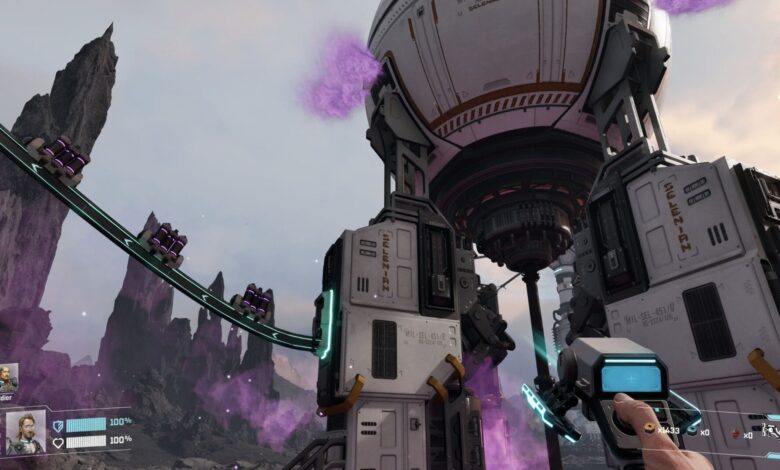Click the blue resource icon
The width and height of the screenshot is (780, 470).
click(x=692, y=432)
